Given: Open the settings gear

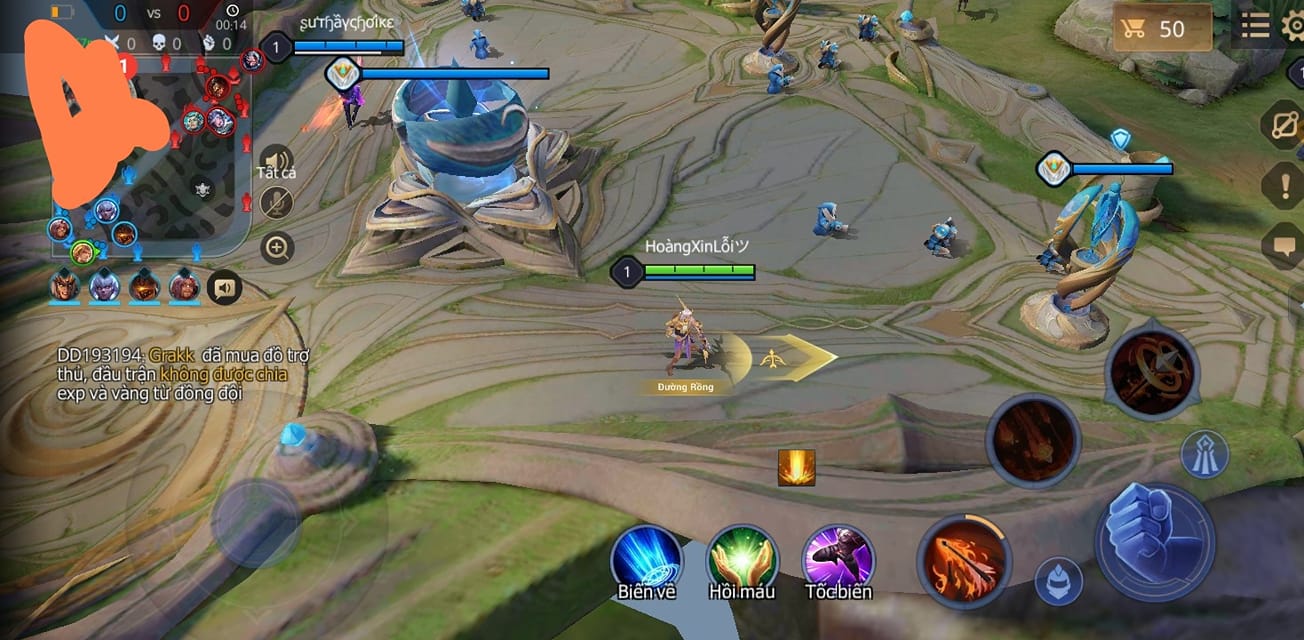Looking at the screenshot, I should pyautogui.click(x=1293, y=27).
